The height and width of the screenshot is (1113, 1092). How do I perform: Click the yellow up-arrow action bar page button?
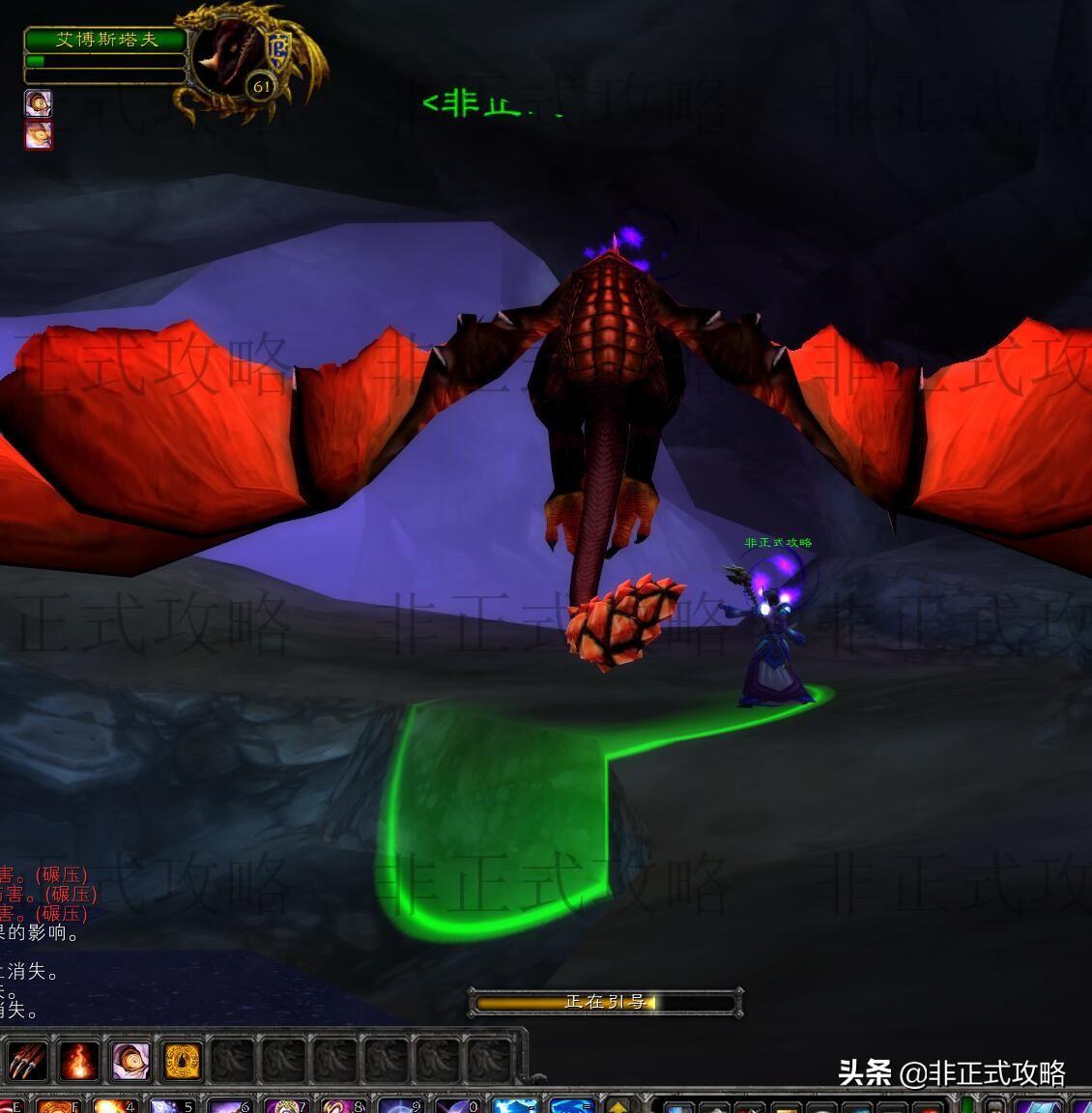617,1105
